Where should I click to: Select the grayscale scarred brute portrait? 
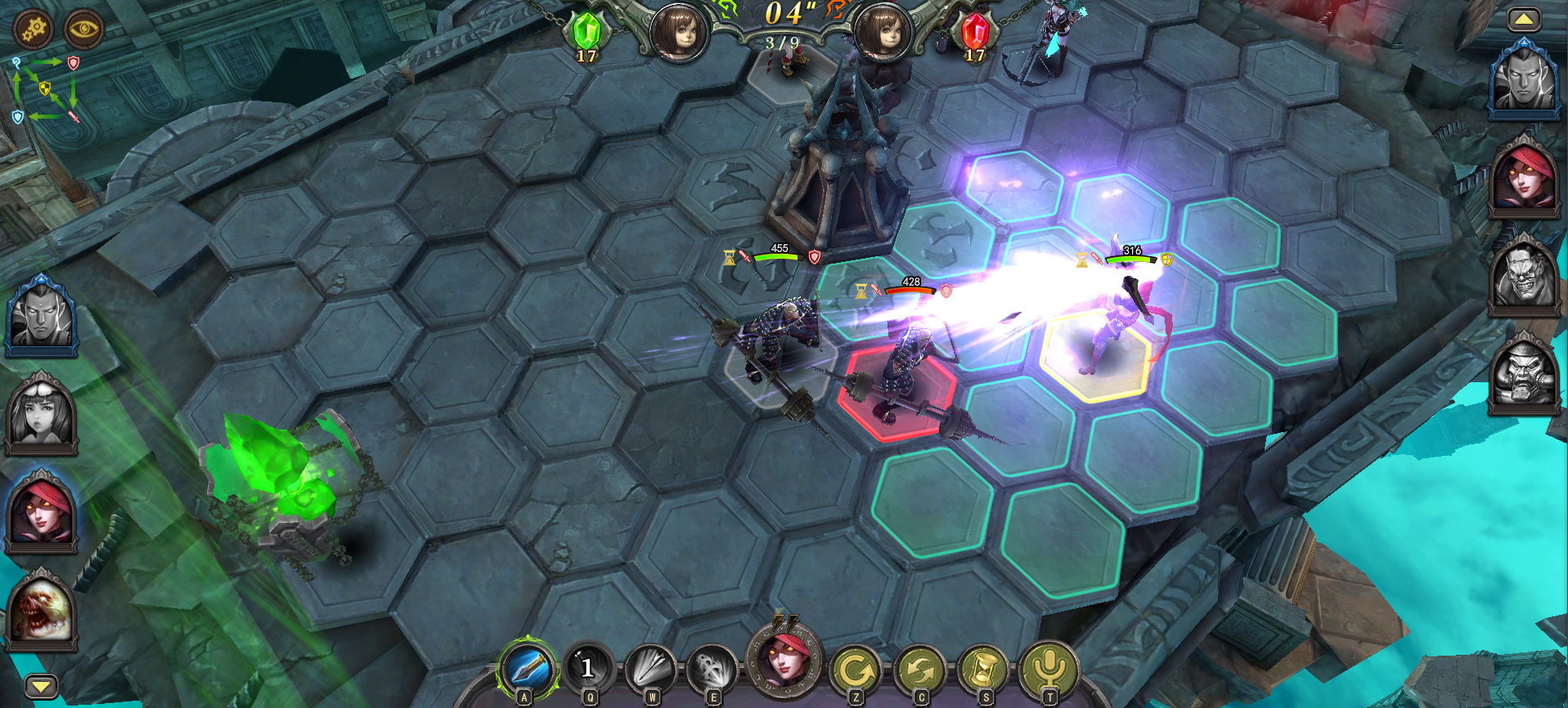(1525, 279)
